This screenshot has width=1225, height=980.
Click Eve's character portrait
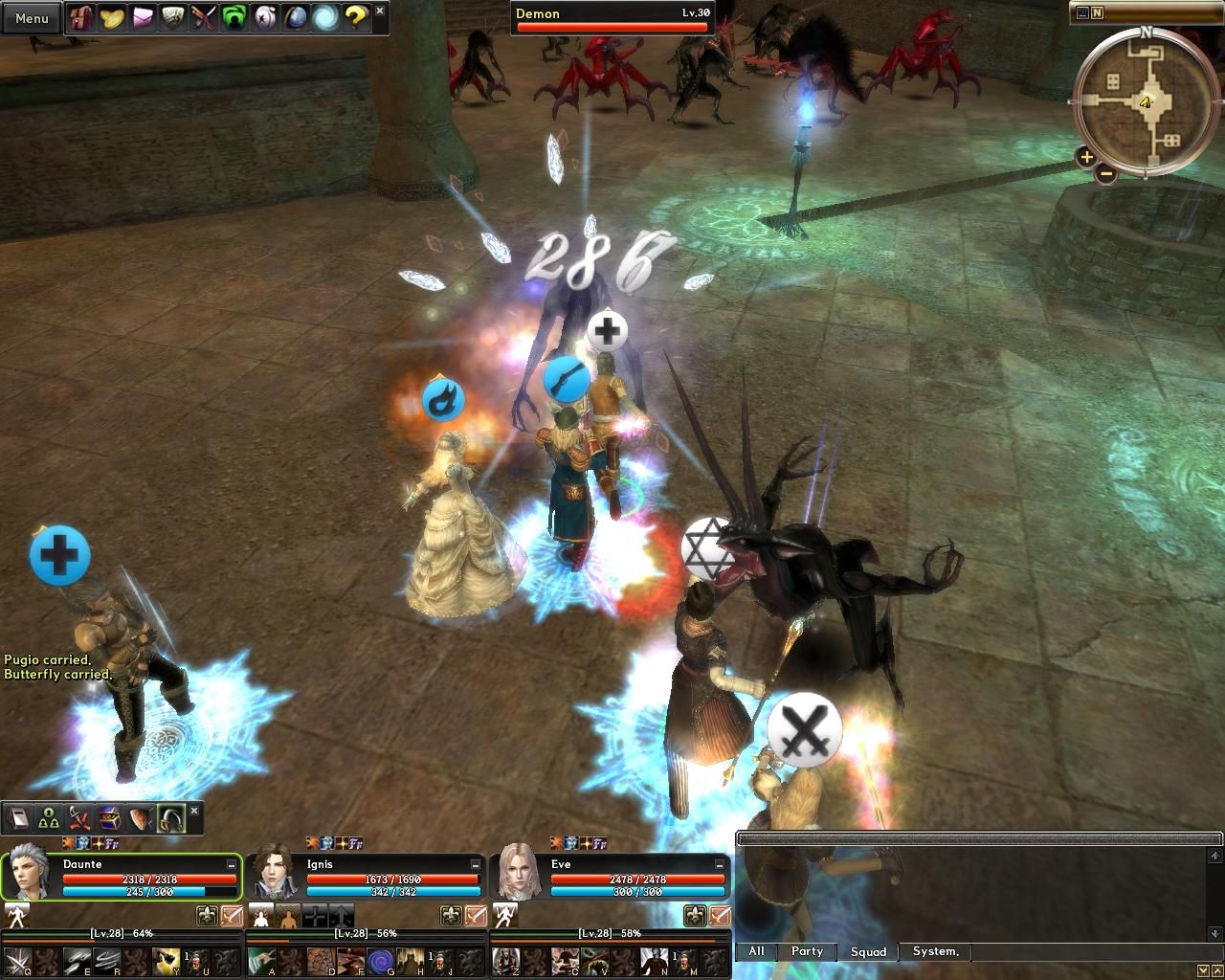tap(517, 873)
